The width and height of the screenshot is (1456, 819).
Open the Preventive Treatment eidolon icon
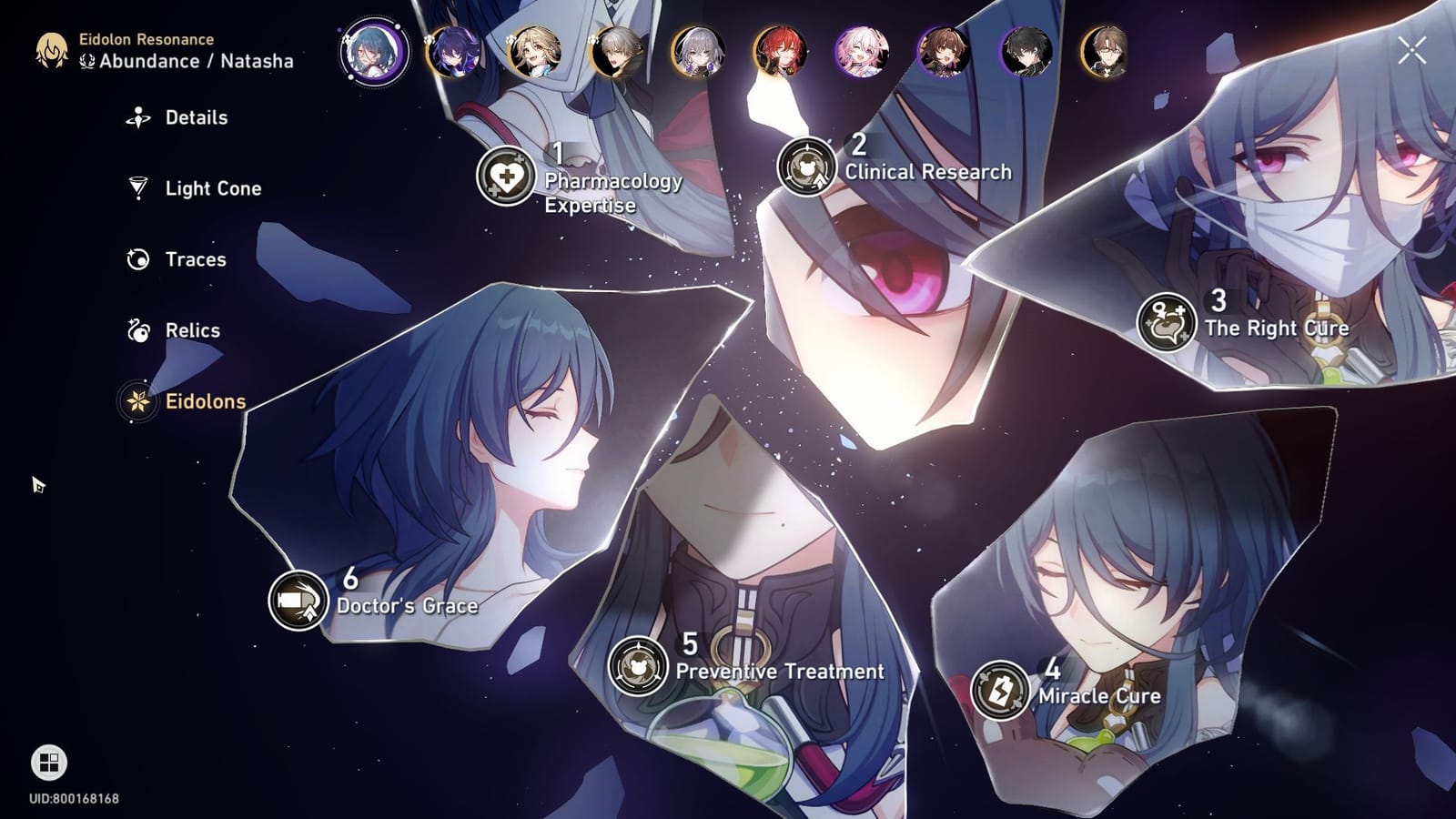click(641, 667)
